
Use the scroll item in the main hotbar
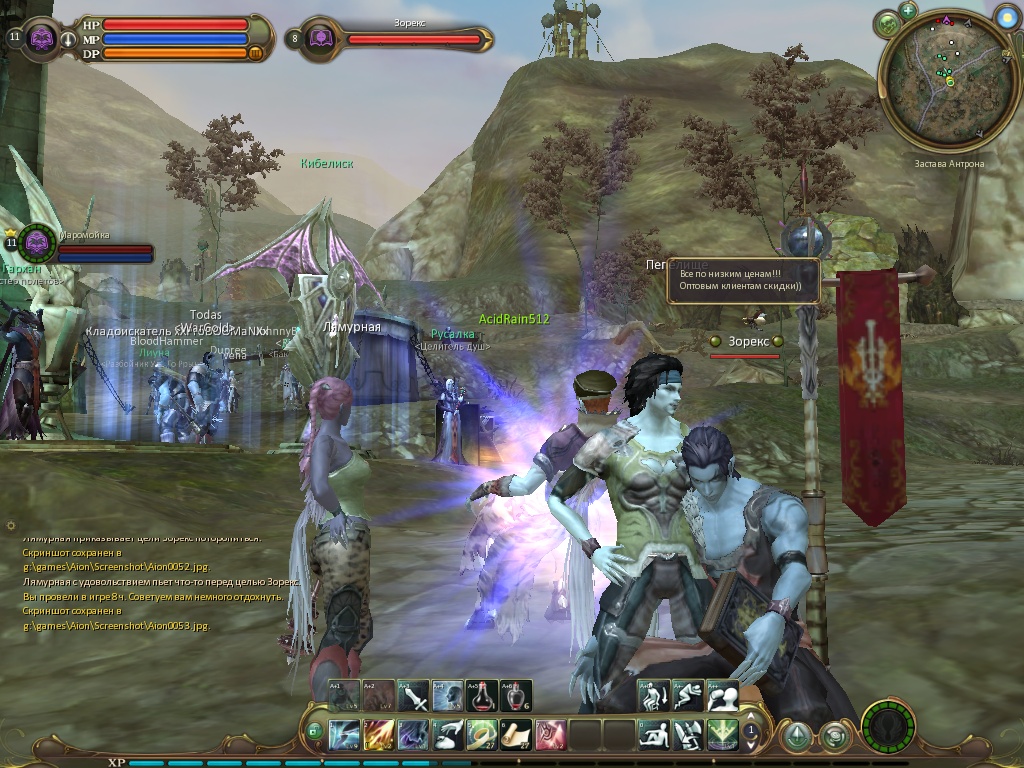click(516, 735)
